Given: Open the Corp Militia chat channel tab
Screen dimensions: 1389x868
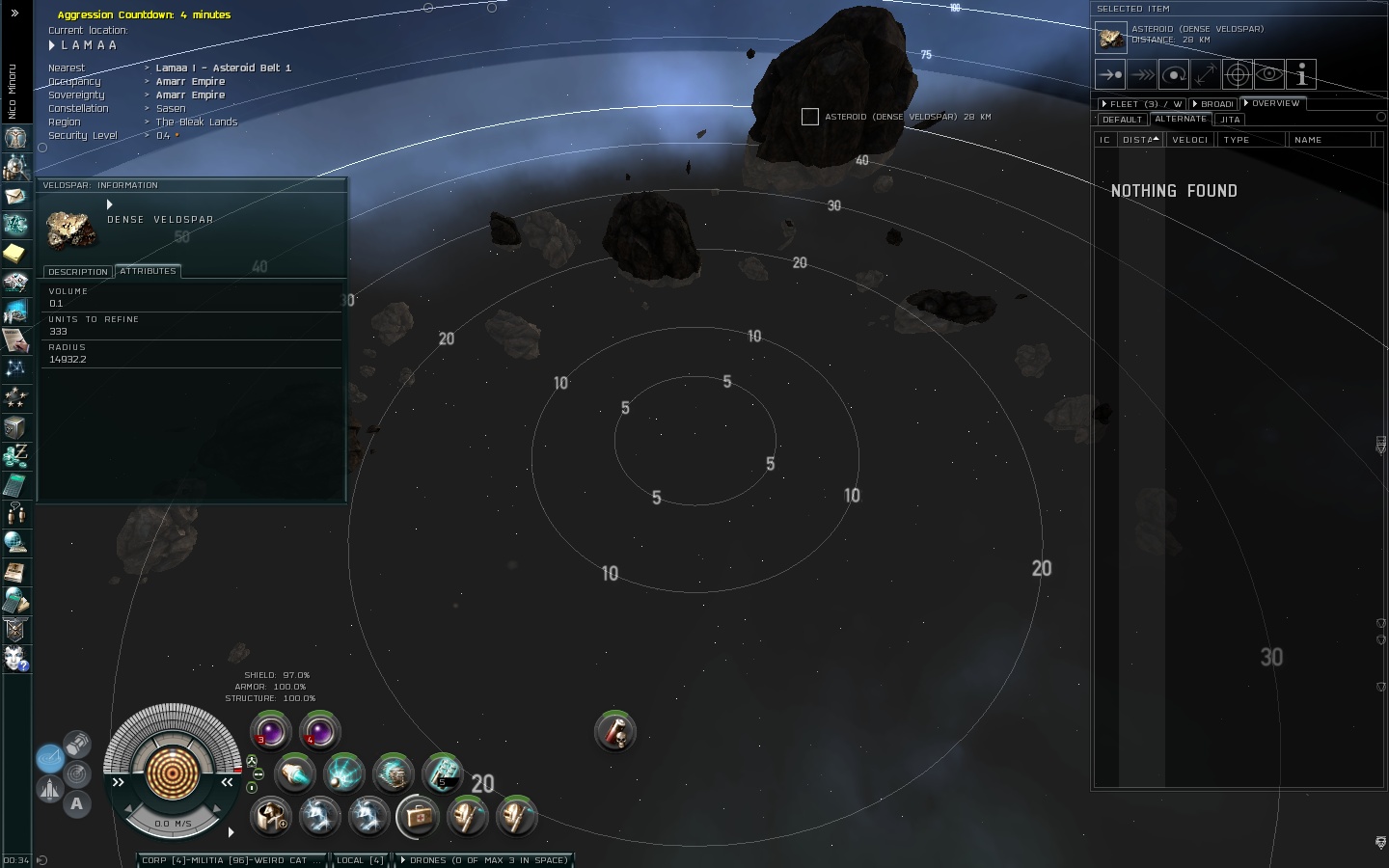Looking at the screenshot, I should (x=230, y=860).
